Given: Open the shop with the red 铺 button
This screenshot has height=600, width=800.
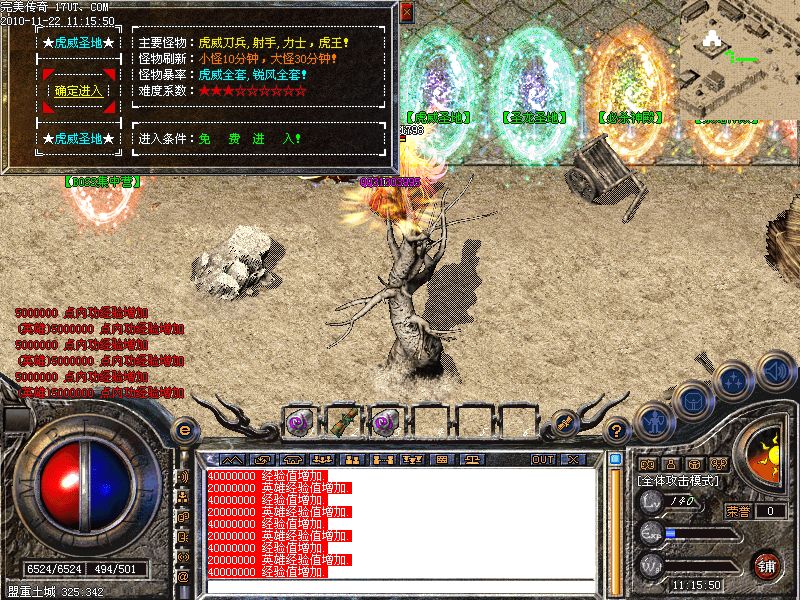Looking at the screenshot, I should pos(767,565).
